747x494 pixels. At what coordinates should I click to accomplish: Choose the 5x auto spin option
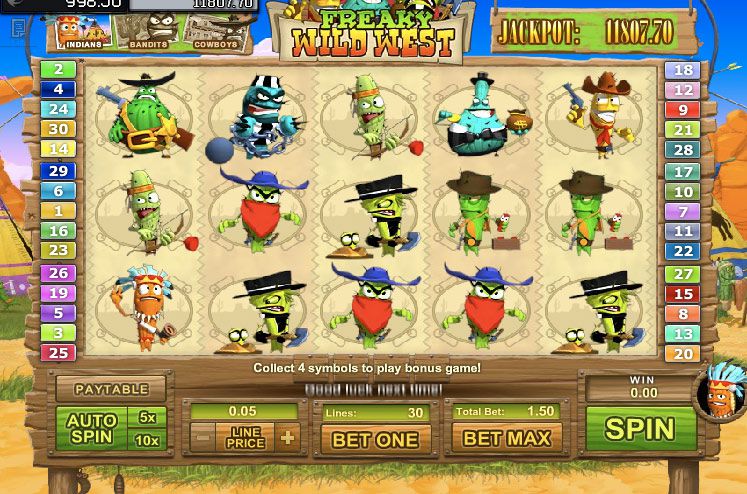147,417
